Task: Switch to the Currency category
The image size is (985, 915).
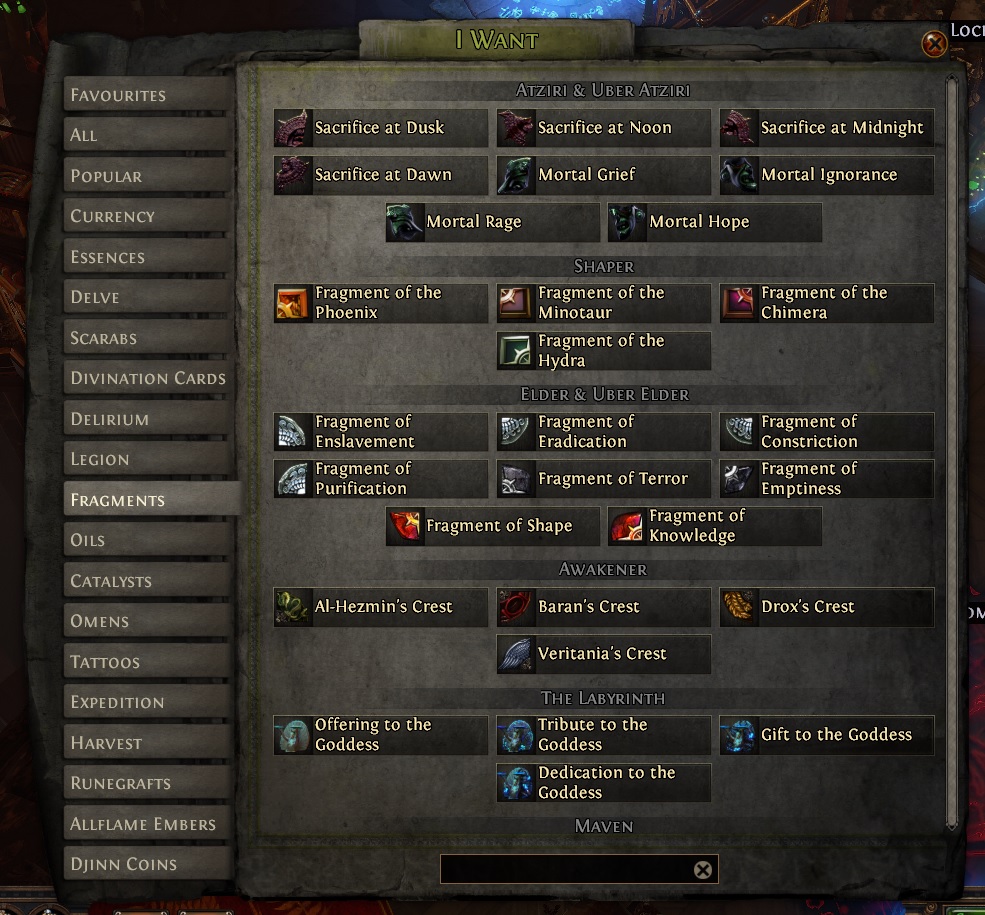Action: [x=150, y=216]
